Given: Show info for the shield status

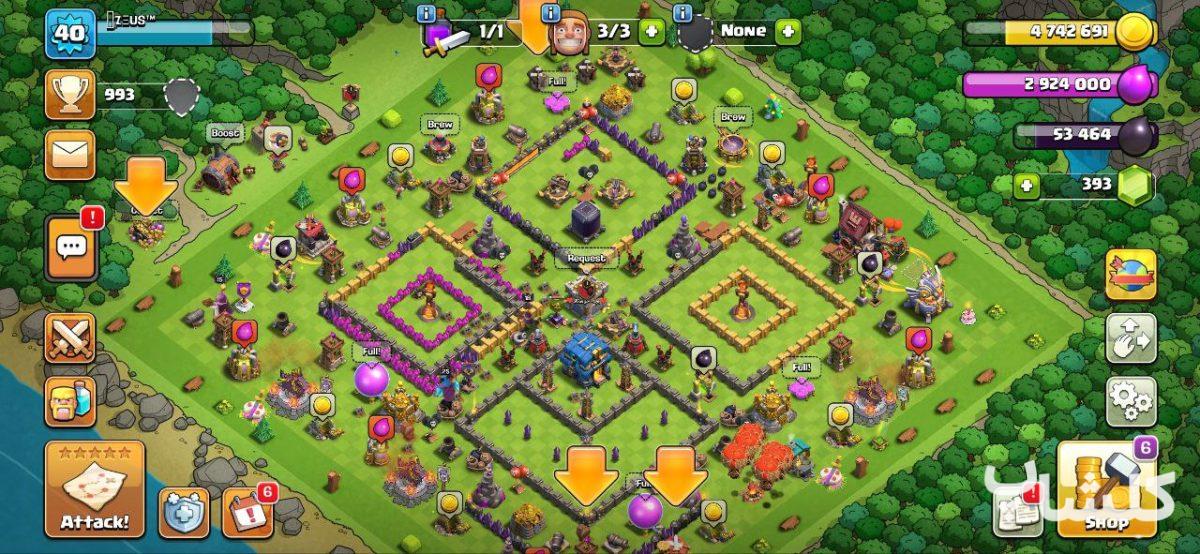Looking at the screenshot, I should coord(683,13).
